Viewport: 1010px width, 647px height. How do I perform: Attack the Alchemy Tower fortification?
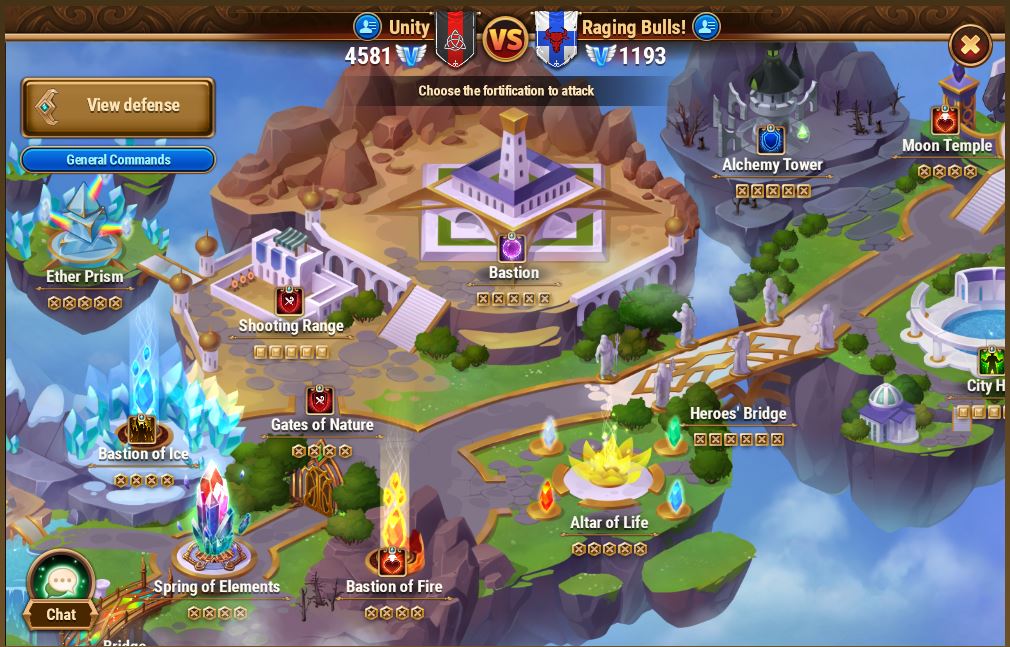coord(771,139)
